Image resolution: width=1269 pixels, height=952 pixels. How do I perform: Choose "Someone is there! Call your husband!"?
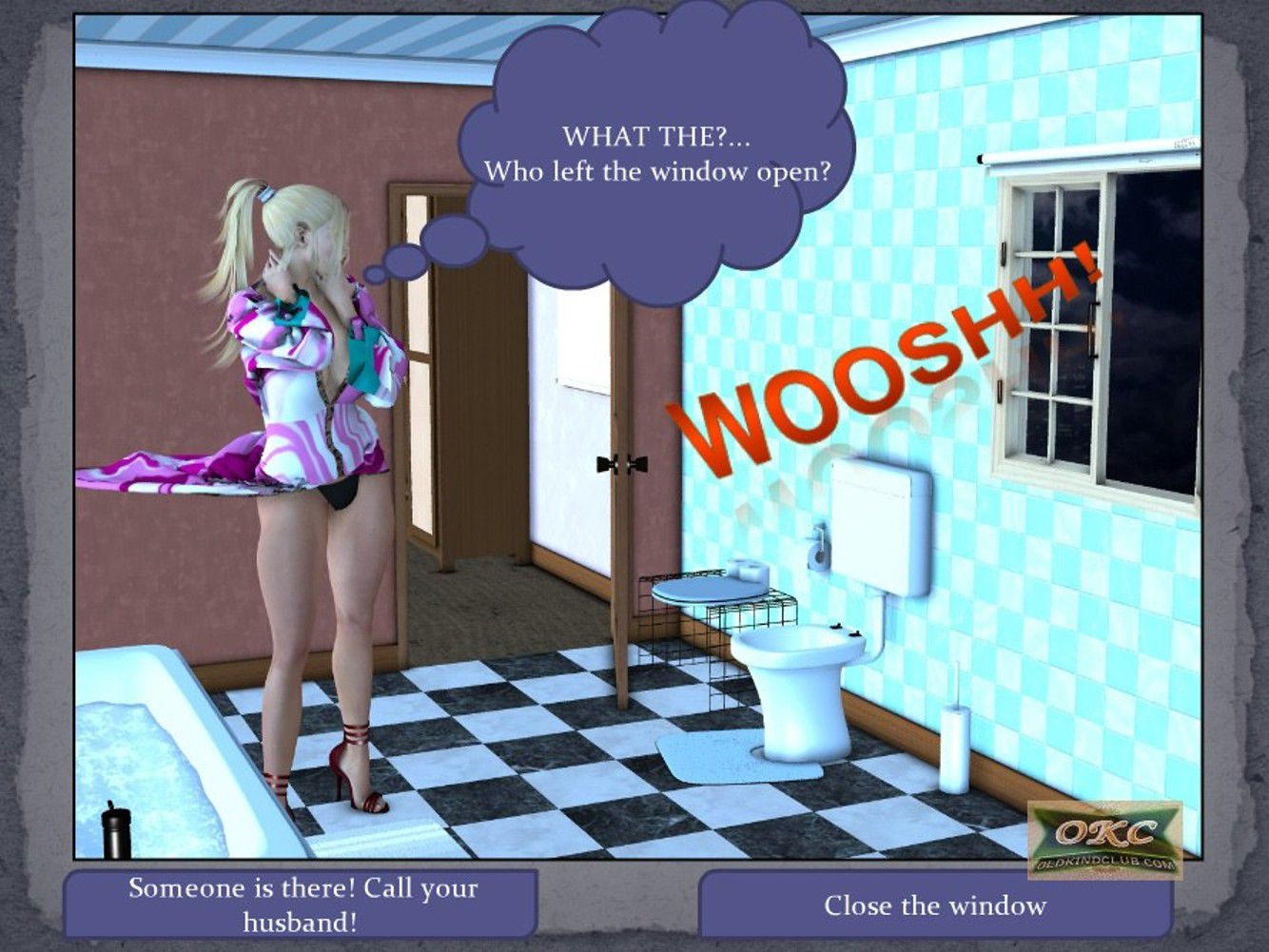(302, 903)
